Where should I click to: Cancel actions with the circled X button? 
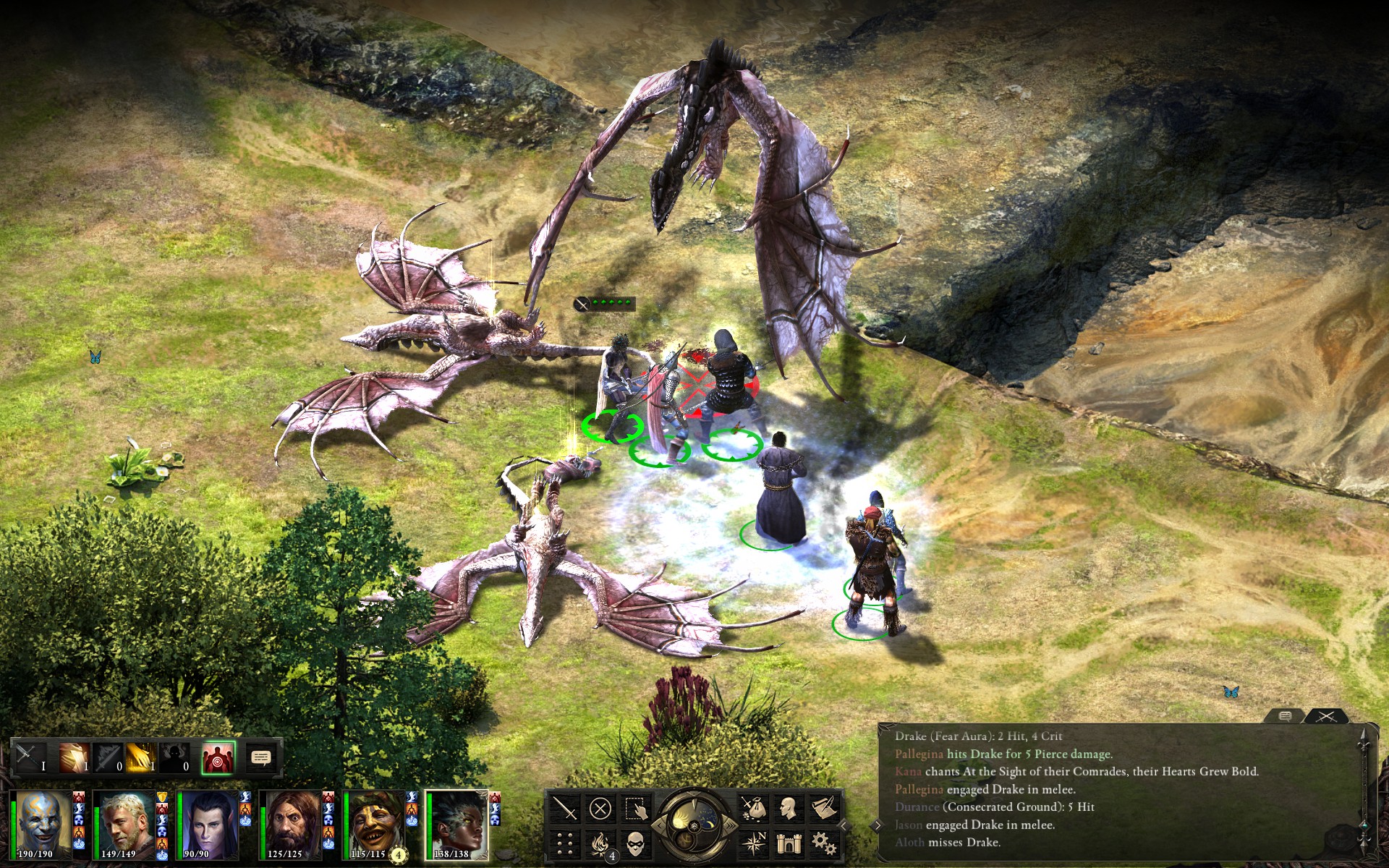click(x=600, y=808)
